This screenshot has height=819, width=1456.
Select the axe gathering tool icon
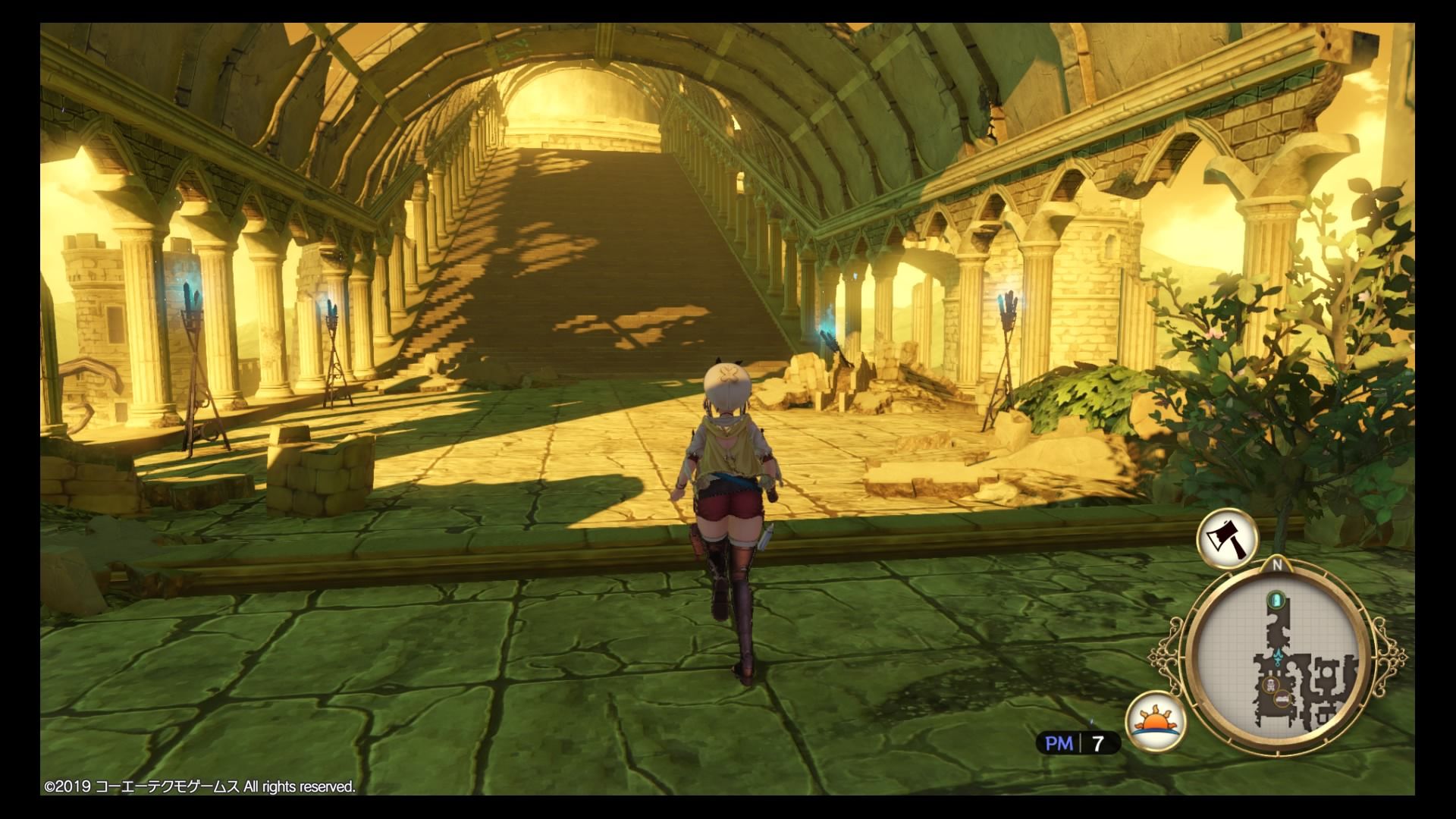1226,538
